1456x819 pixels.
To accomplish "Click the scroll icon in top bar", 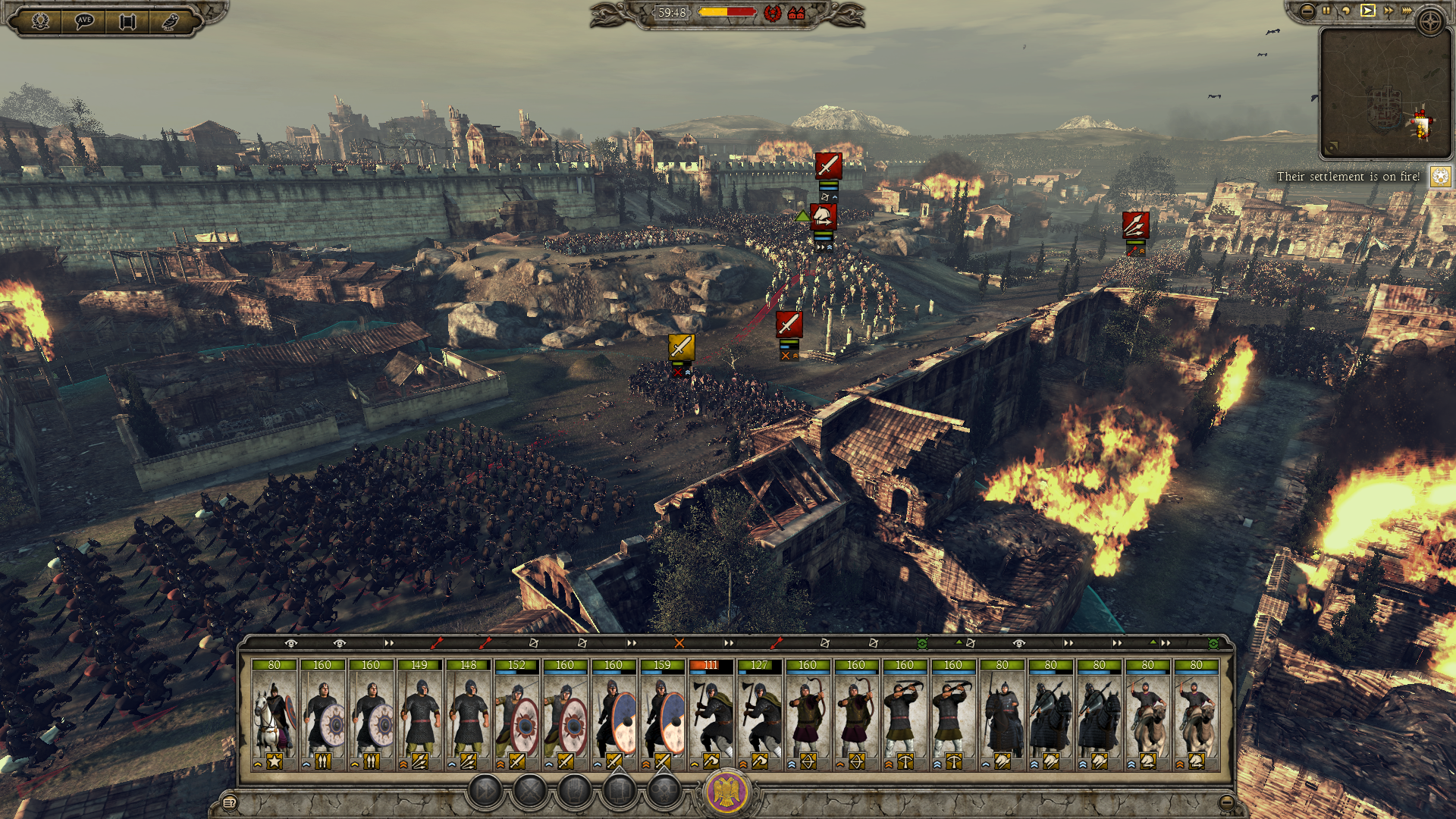I will point(127,20).
